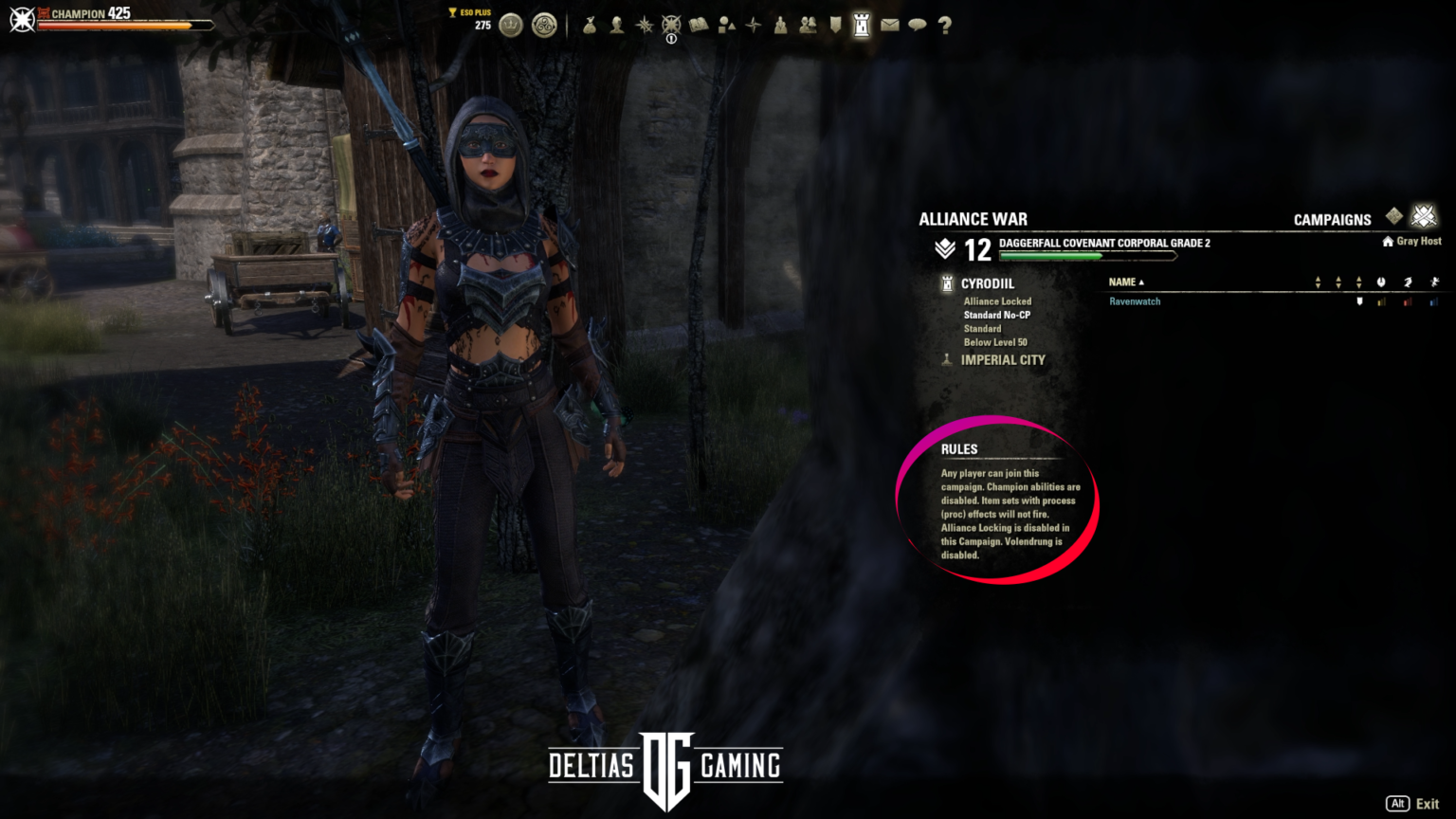The width and height of the screenshot is (1456, 819).
Task: Open the Character menu icon
Action: 618,26
